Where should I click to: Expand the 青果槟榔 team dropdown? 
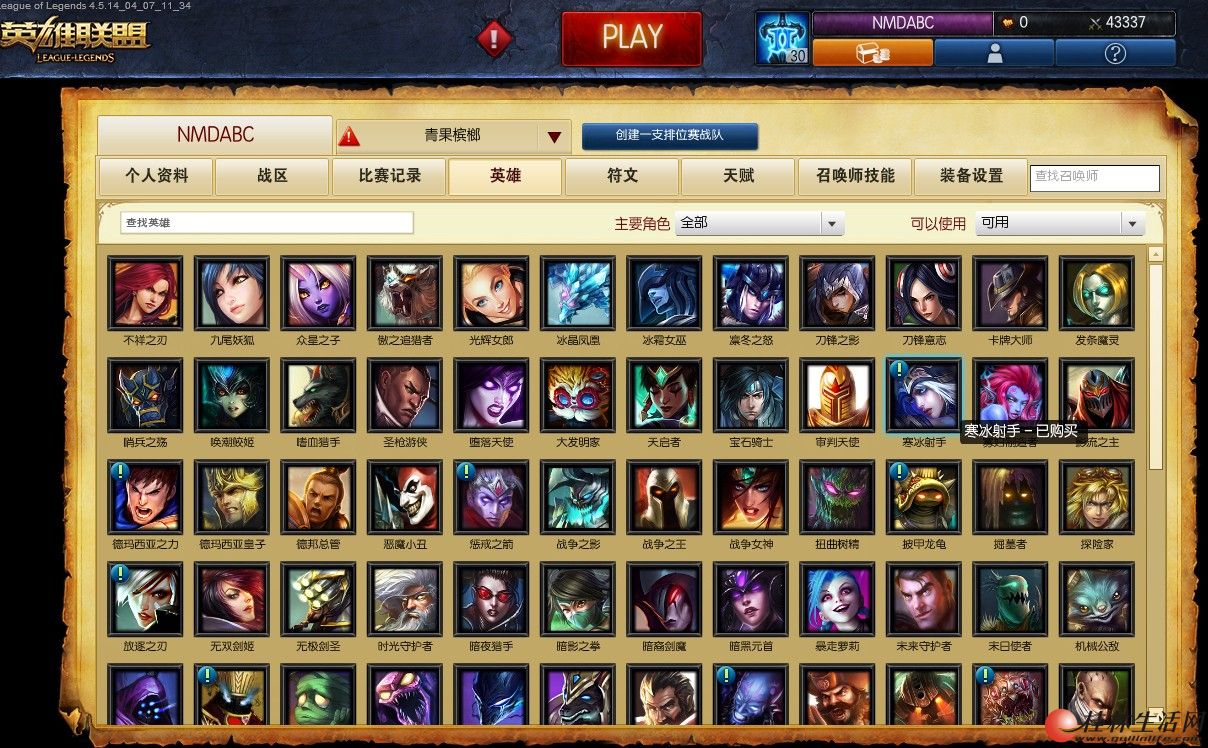click(x=554, y=136)
